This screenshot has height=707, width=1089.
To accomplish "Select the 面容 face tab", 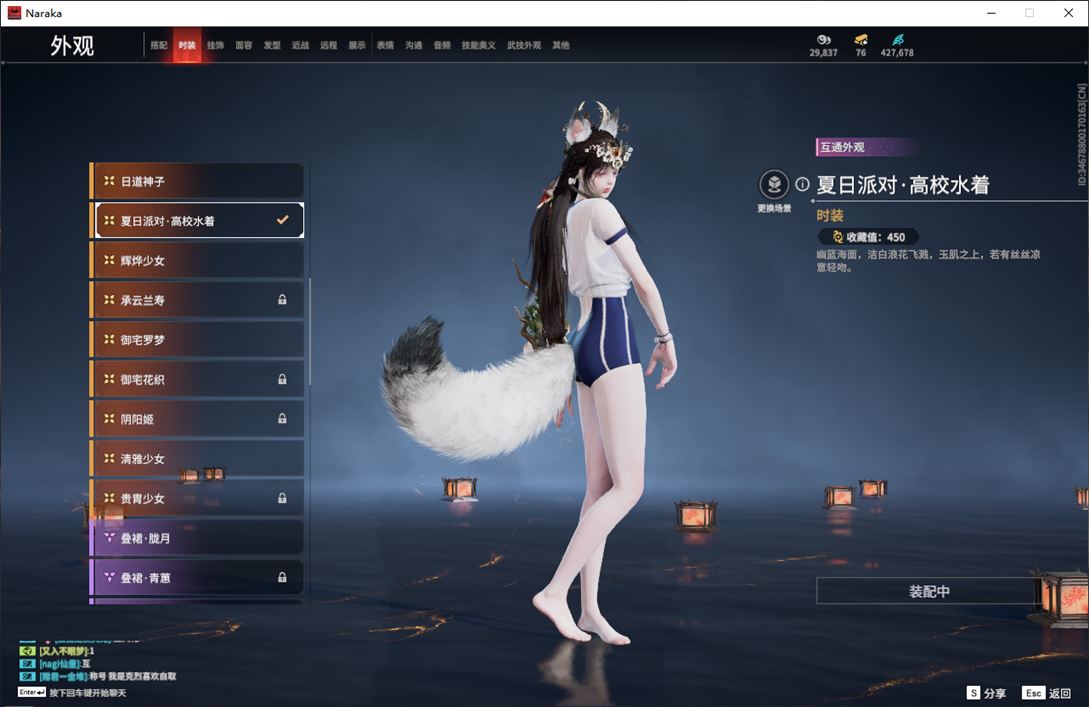I will (x=244, y=46).
